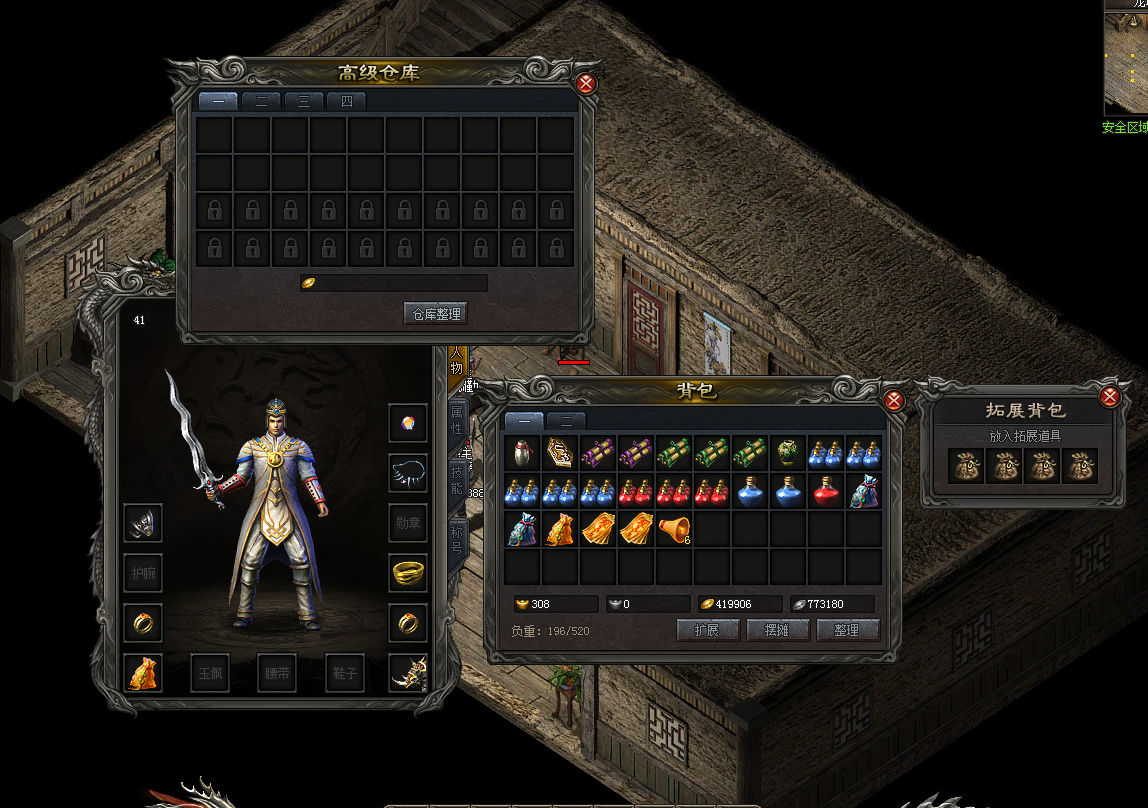The image size is (1148, 808).
Task: Pick the single large red potion
Action: click(827, 491)
